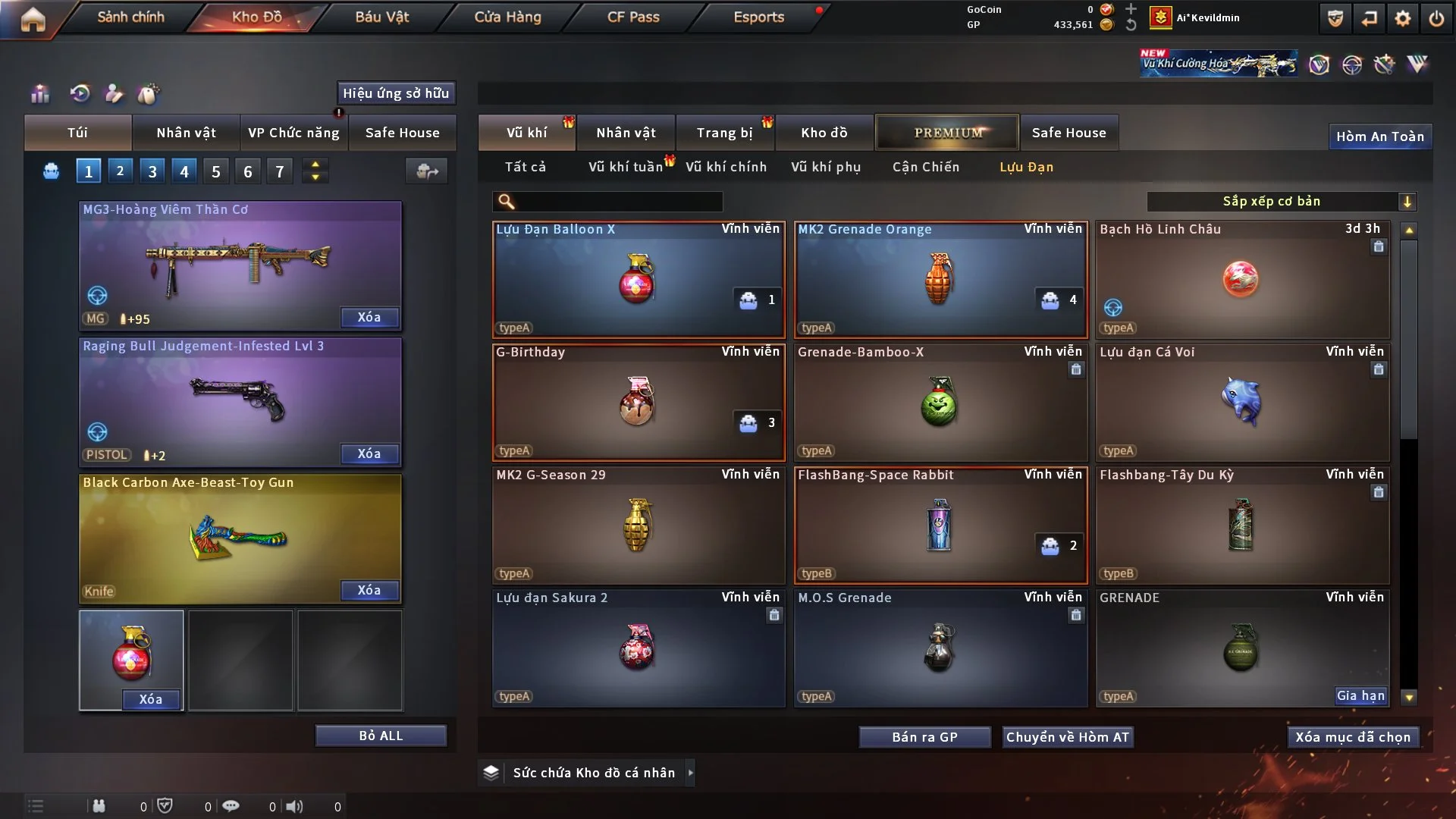Viewport: 1456px width, 819px height.
Task: Click the Gia hạn renew button
Action: point(1360,695)
